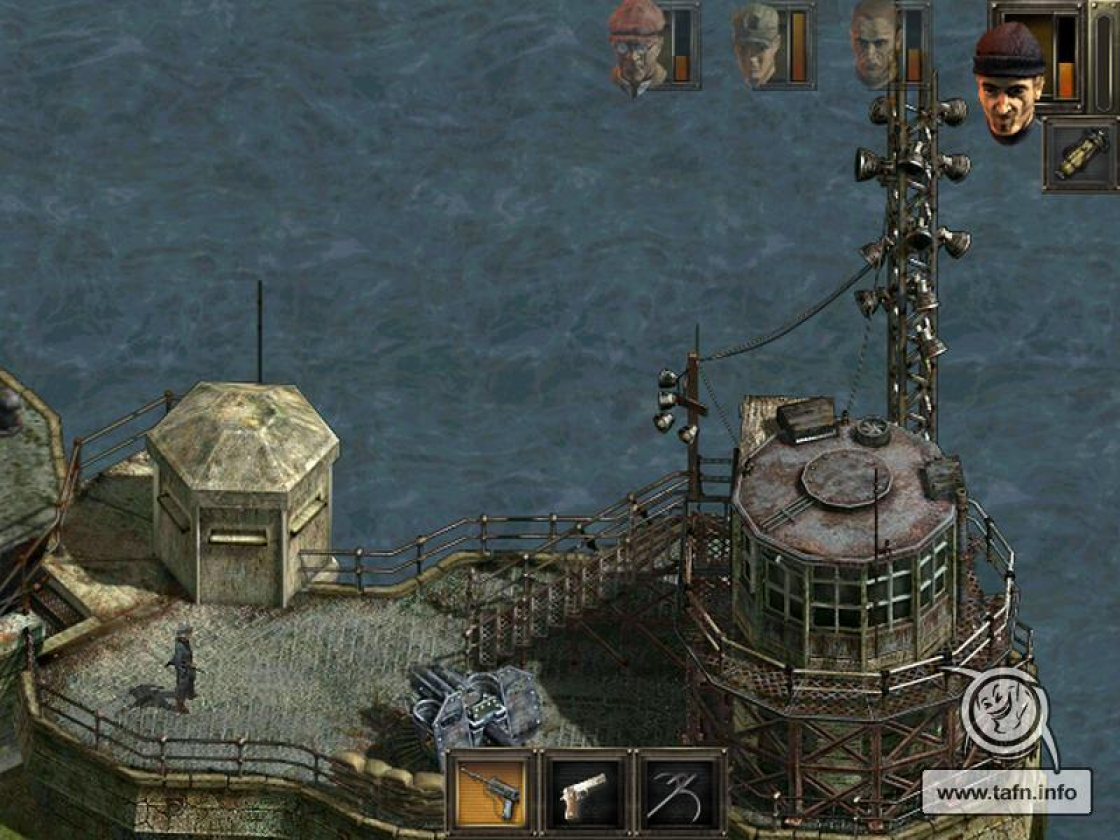Open the item slot below the active portrait
This screenshot has height=840, width=1120.
1080,155
